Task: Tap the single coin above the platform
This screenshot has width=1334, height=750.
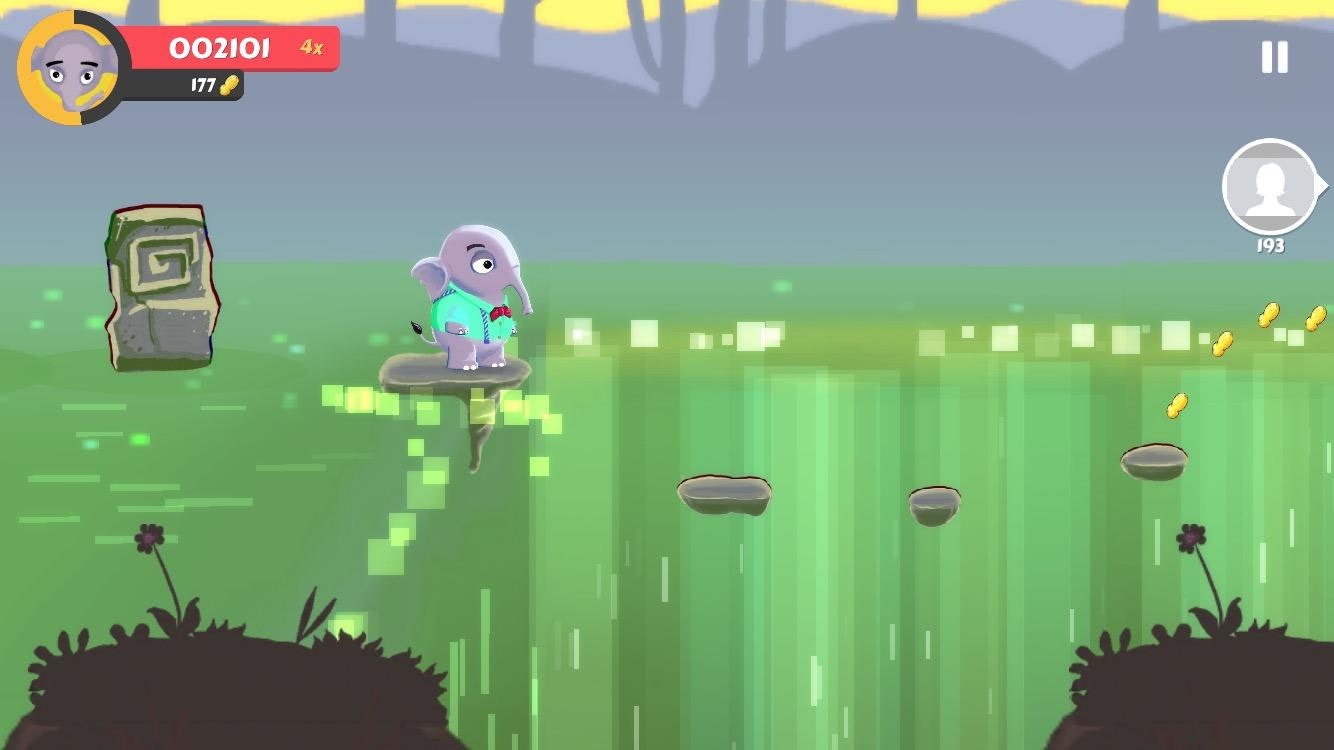Action: coord(1177,405)
